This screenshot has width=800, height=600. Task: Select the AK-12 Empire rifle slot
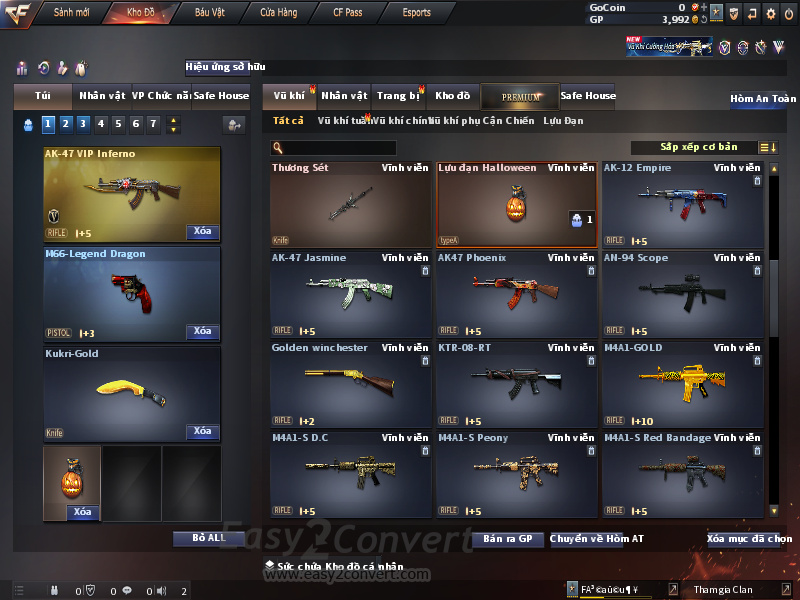[x=684, y=205]
